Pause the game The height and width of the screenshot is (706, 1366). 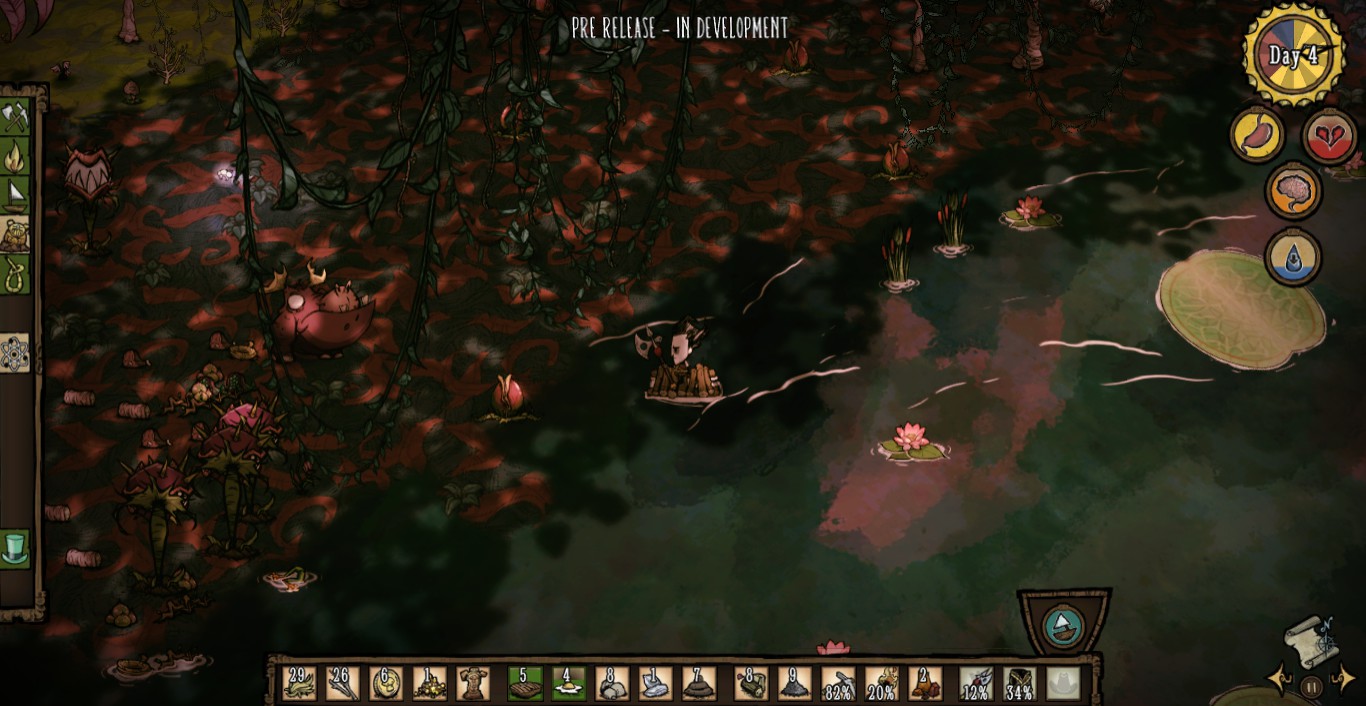point(1311,686)
